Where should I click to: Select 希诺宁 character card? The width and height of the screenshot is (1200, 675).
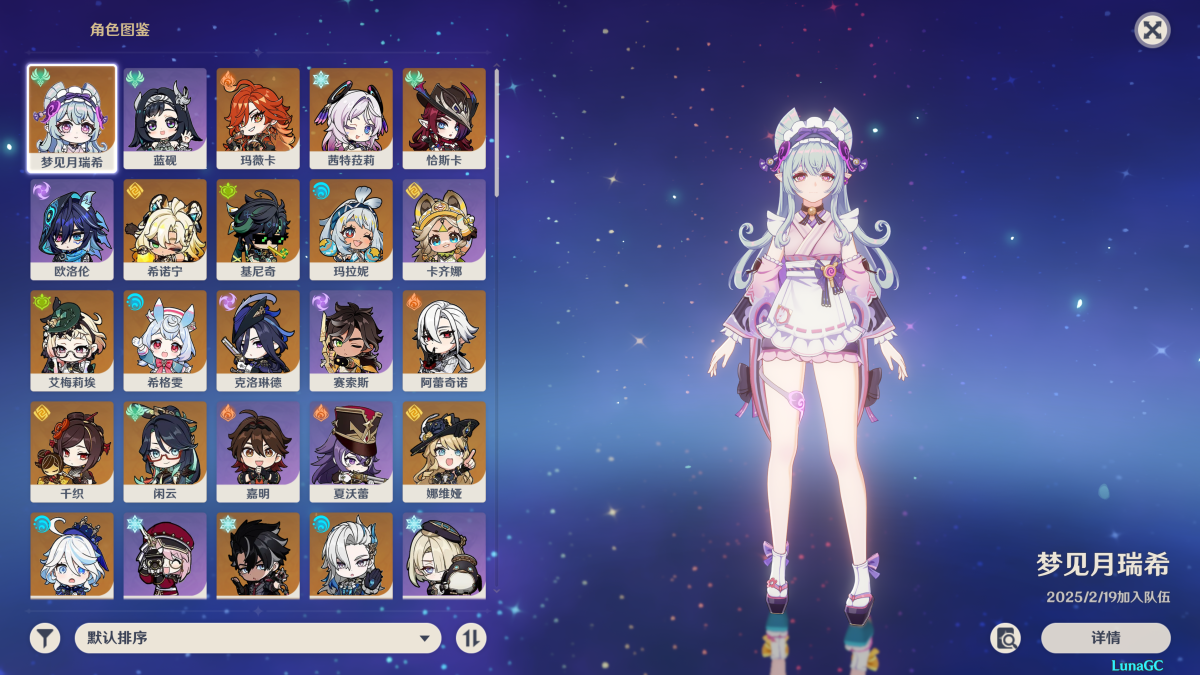click(x=165, y=228)
